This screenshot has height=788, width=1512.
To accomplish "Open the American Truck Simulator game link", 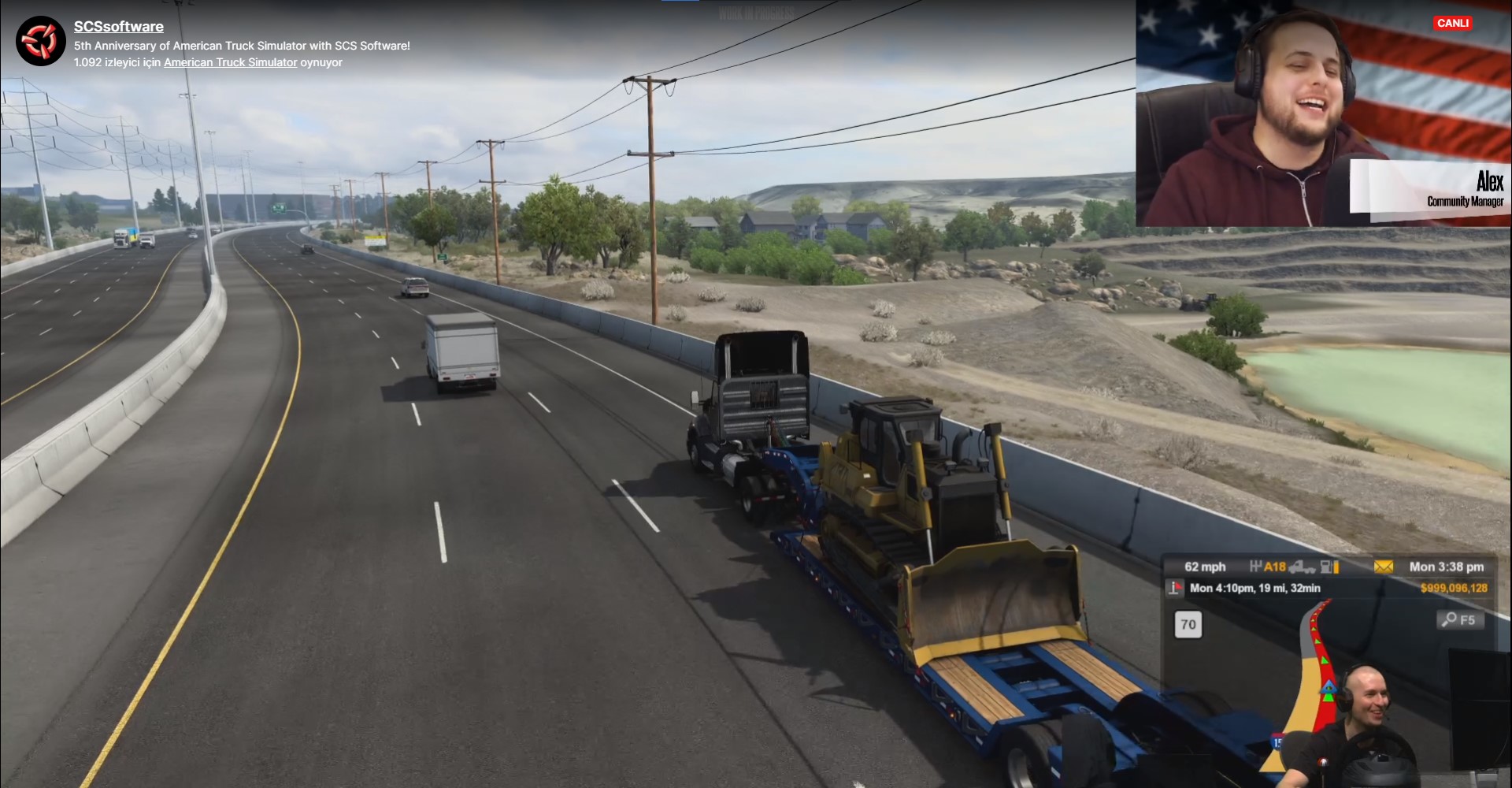I will (x=231, y=62).
